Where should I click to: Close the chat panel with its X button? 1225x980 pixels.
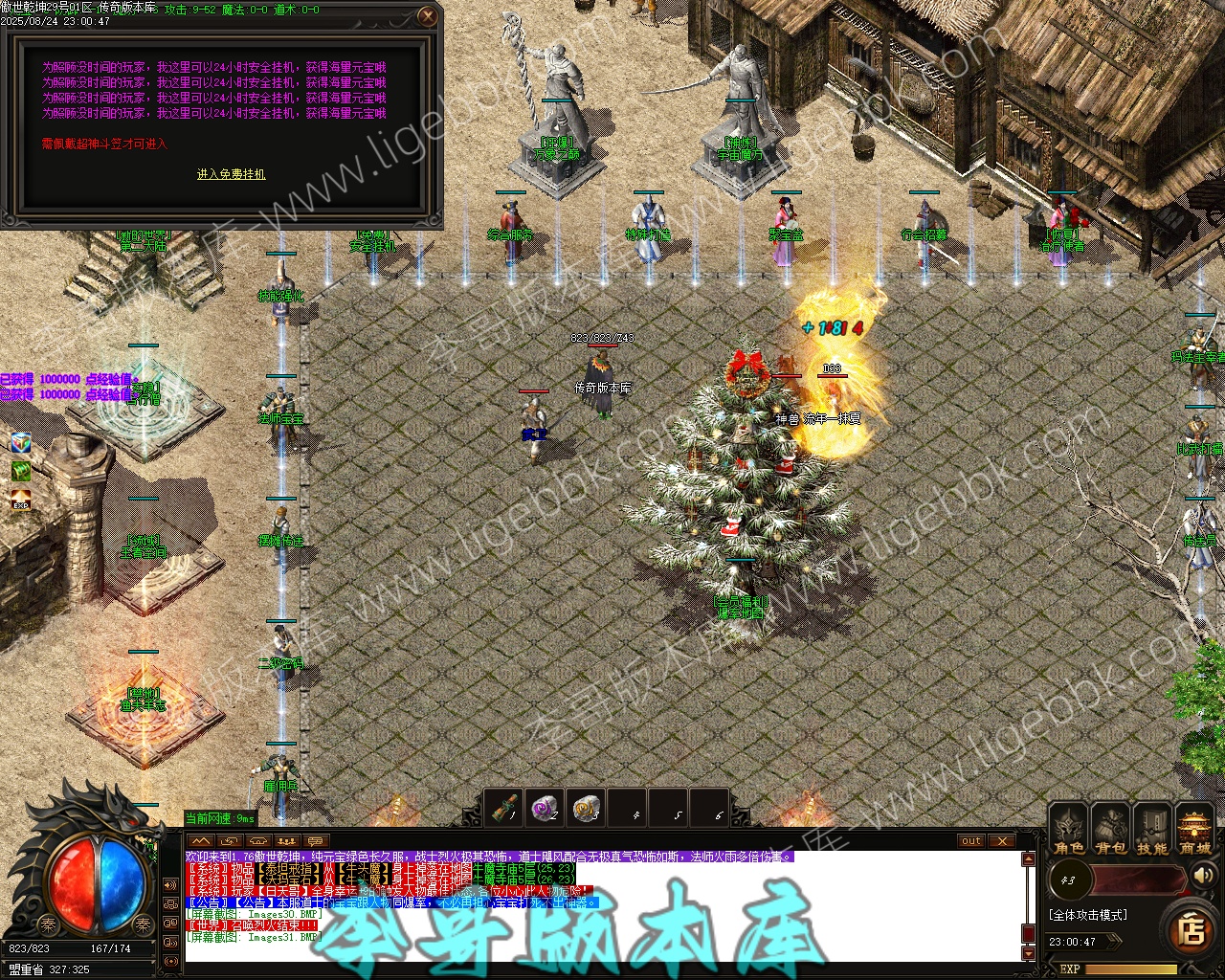[x=1001, y=841]
